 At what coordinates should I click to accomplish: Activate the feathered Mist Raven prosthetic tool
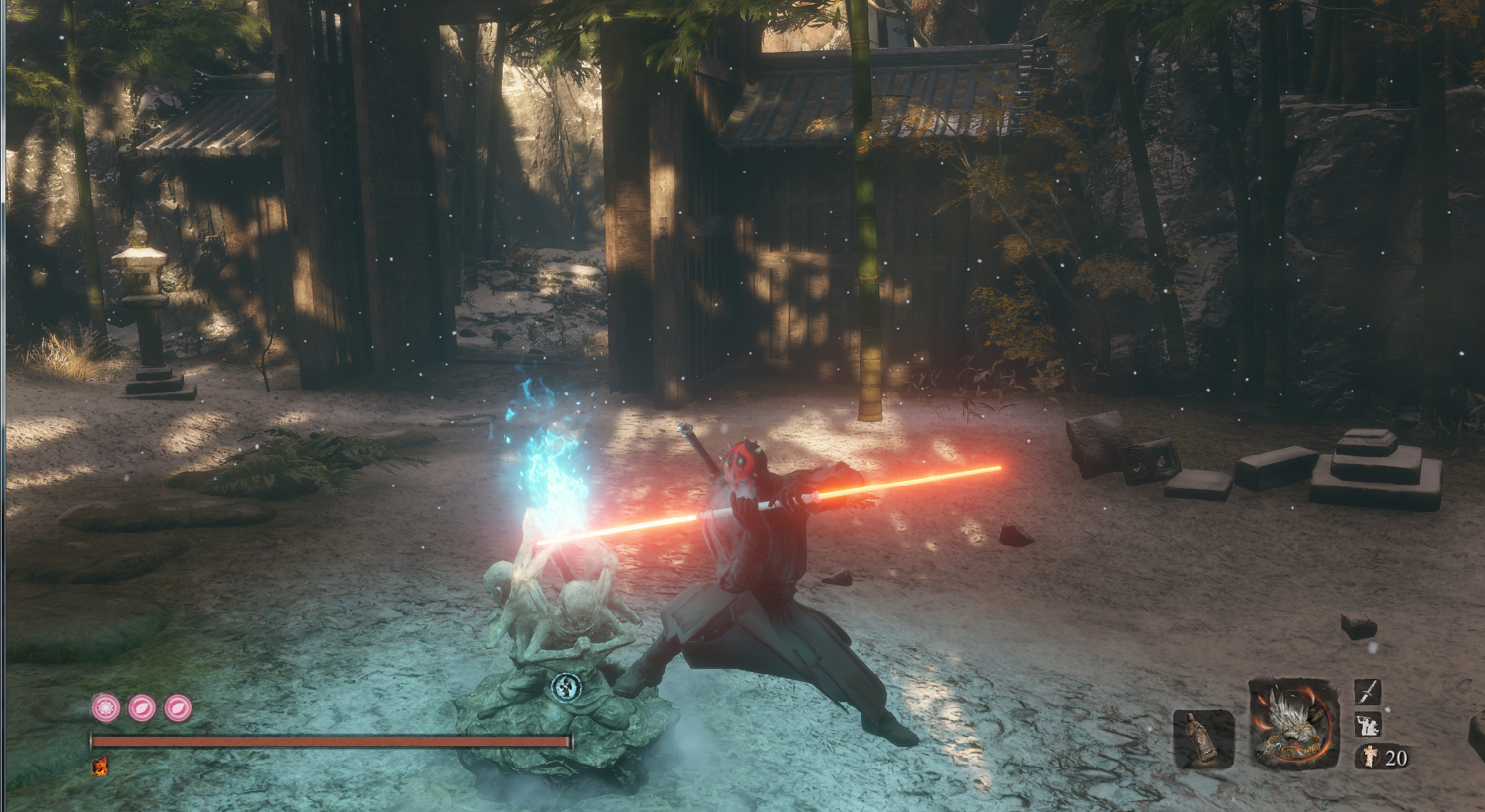(1294, 725)
